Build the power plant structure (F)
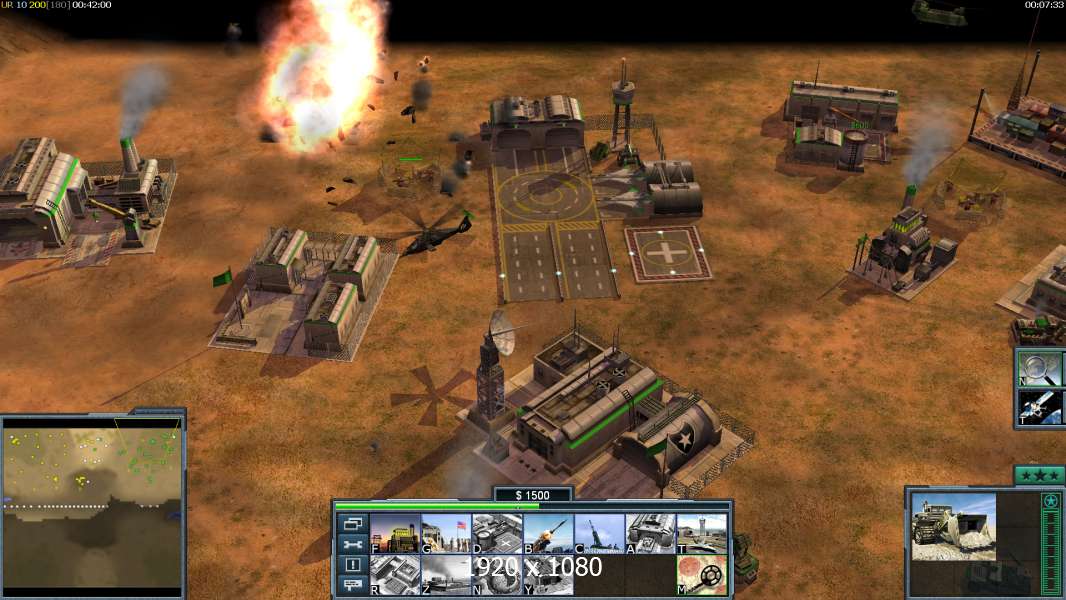 (395, 534)
